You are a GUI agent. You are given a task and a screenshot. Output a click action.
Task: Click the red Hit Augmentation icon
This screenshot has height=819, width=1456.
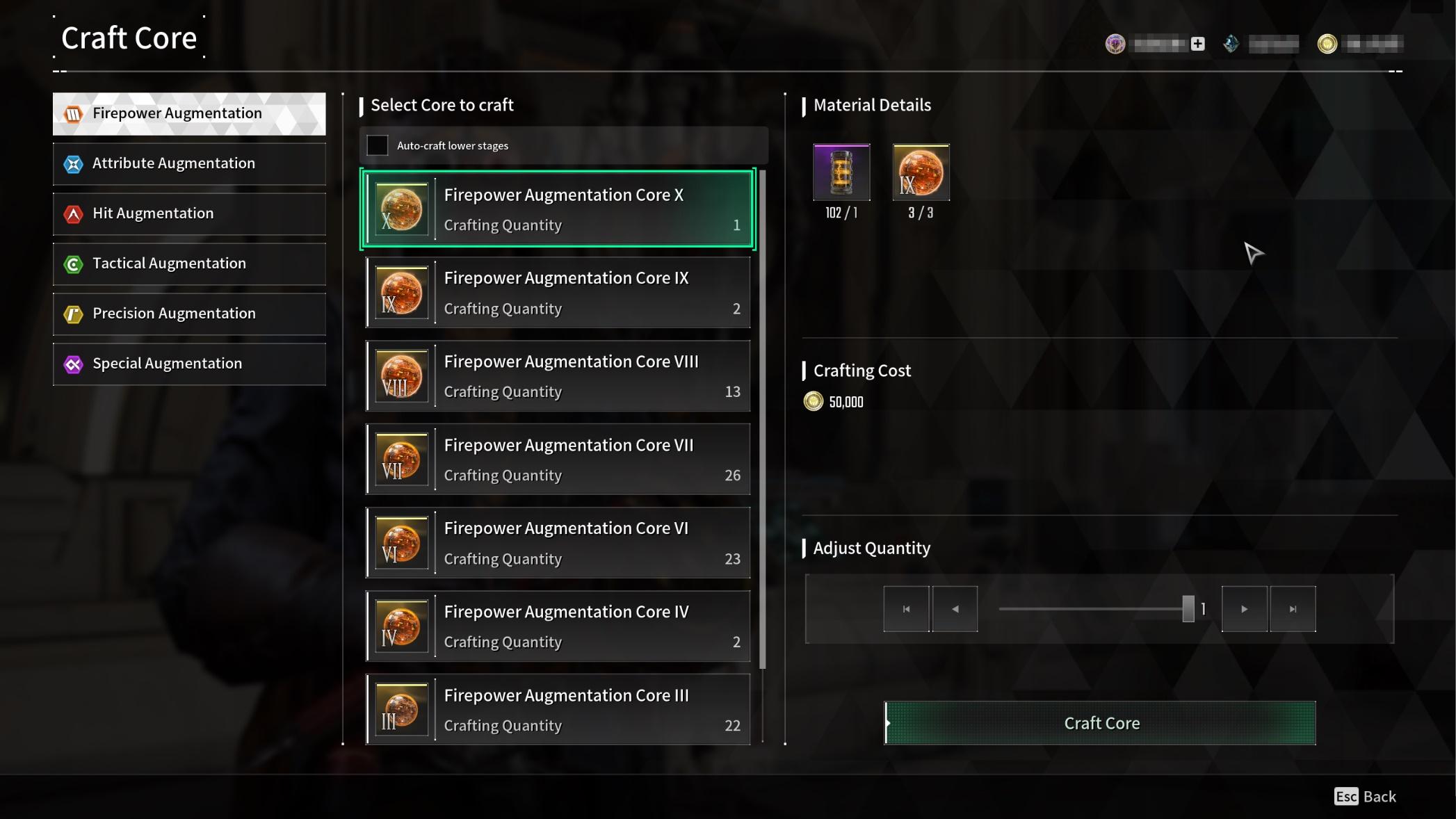[x=73, y=213]
